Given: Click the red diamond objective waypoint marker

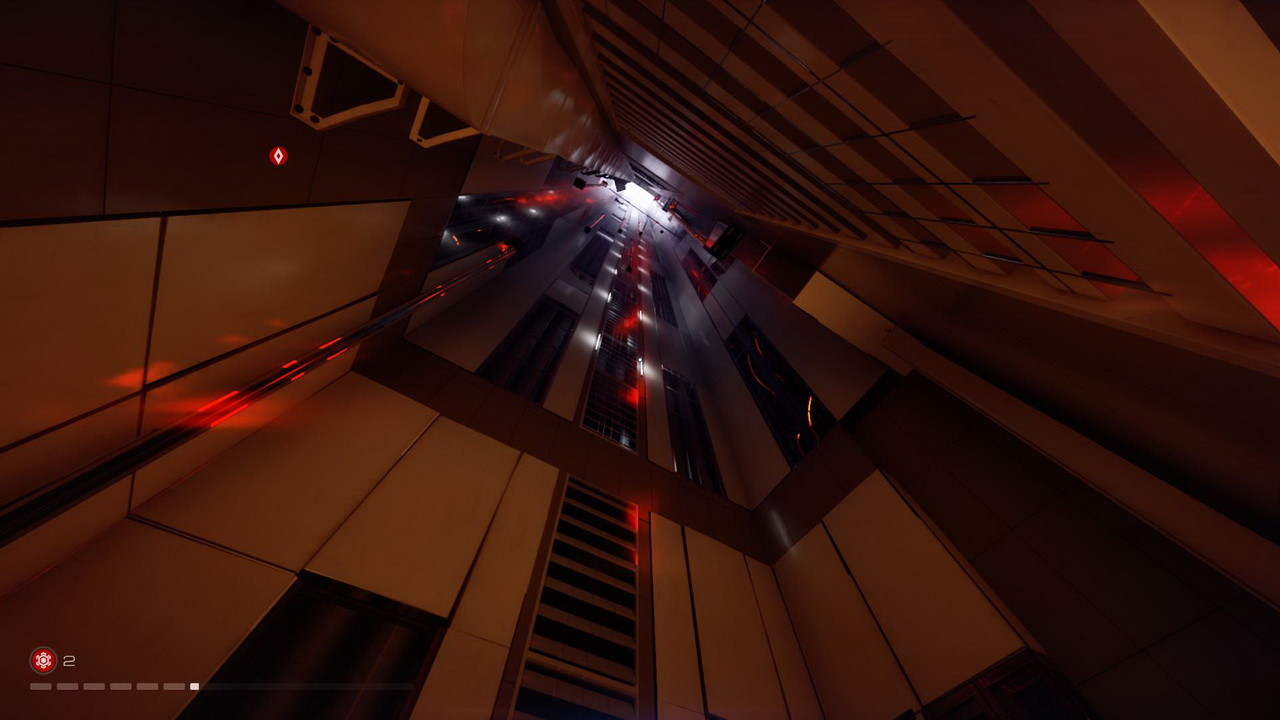Looking at the screenshot, I should point(278,156).
